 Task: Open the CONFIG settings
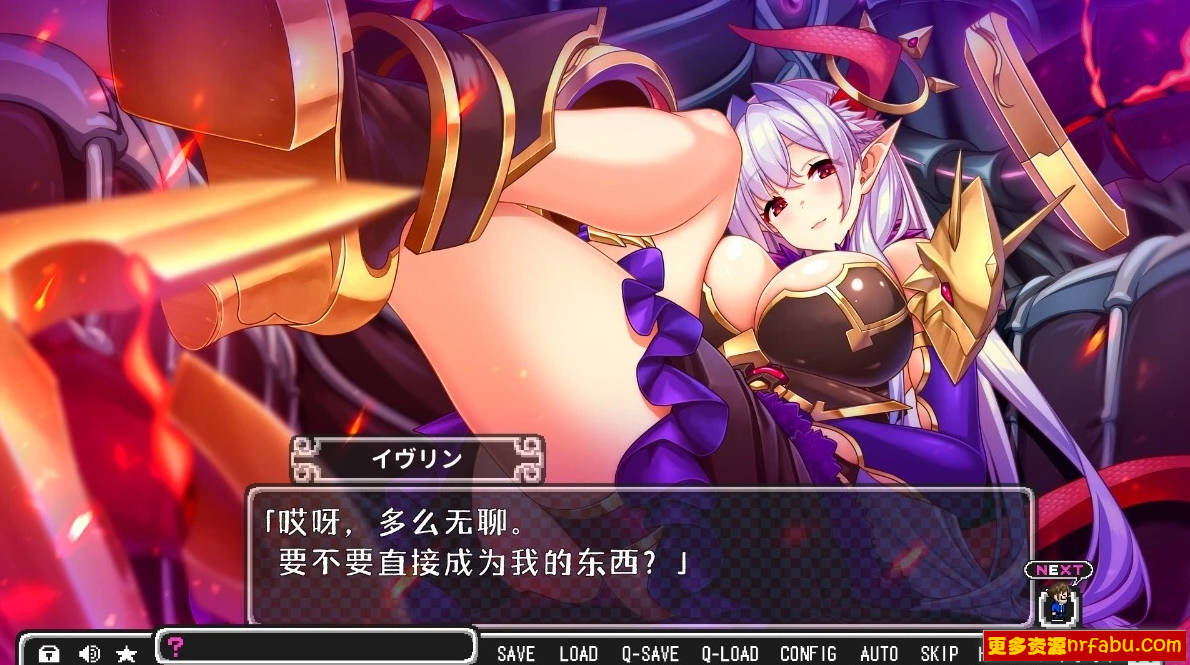click(808, 654)
